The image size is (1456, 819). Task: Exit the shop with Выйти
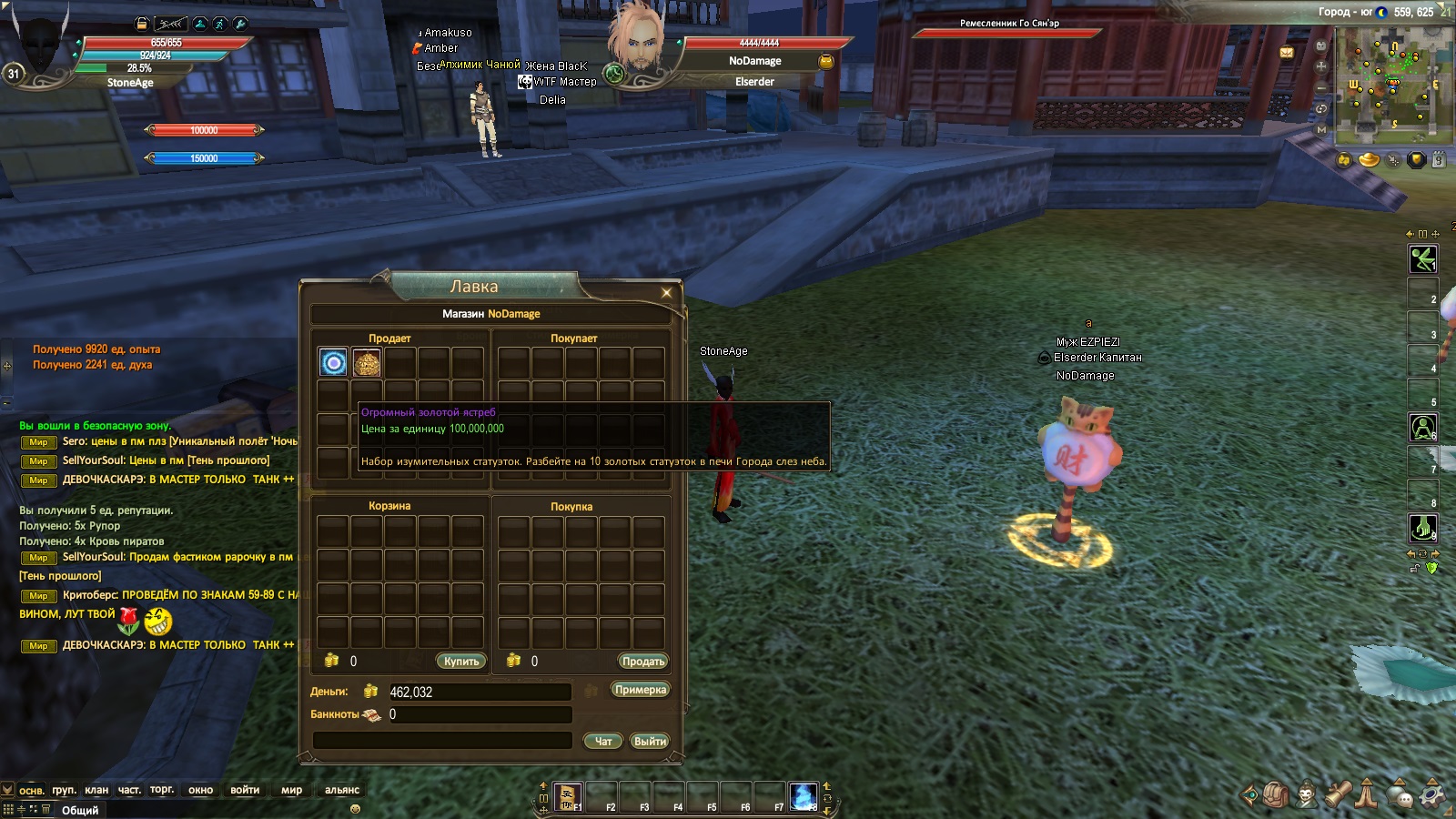(650, 742)
